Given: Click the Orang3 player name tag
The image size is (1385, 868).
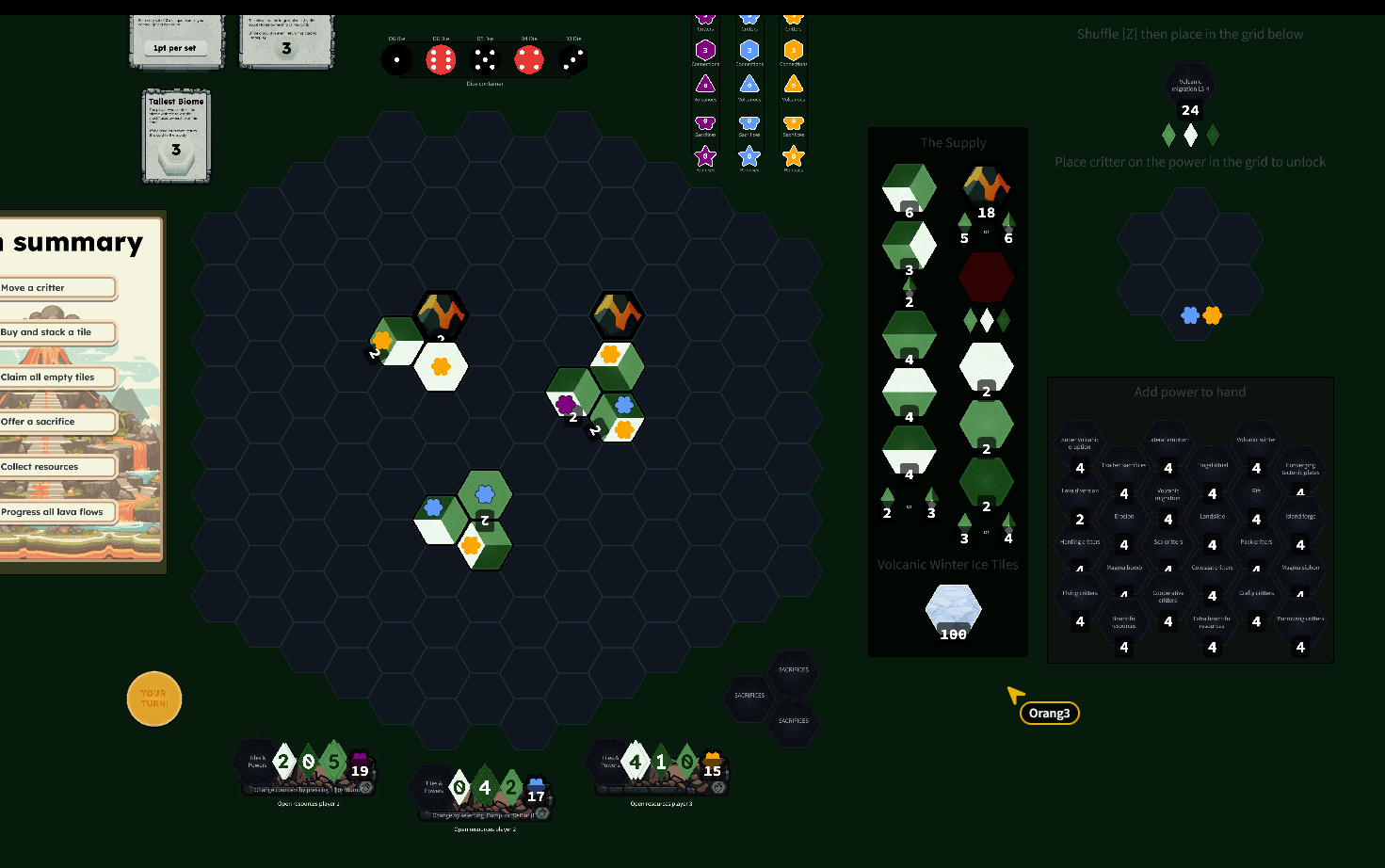Looking at the screenshot, I should tap(1049, 713).
